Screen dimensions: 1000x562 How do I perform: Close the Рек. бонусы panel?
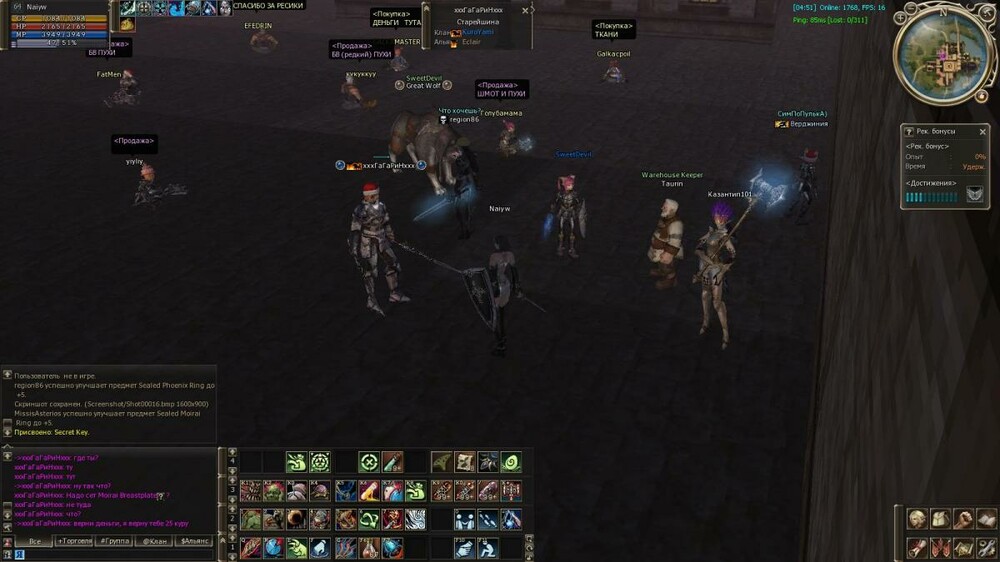[x=984, y=131]
